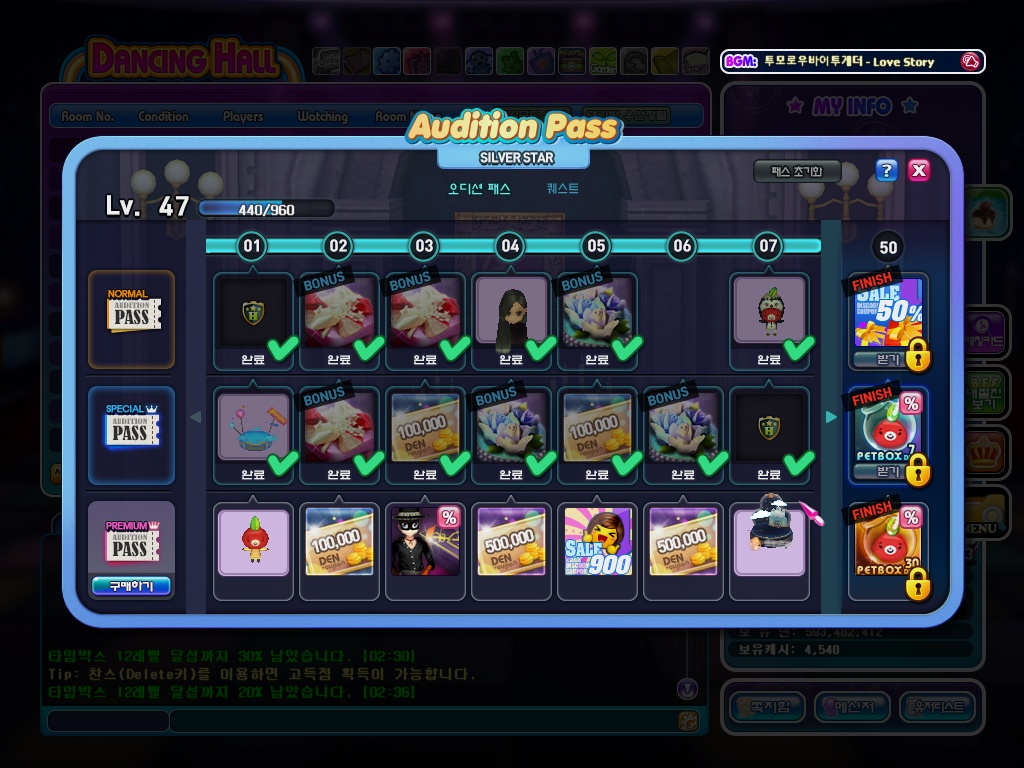Choose the SPECIAL Audition Pass ticket
Image resolution: width=1024 pixels, height=768 pixels.
[x=130, y=431]
